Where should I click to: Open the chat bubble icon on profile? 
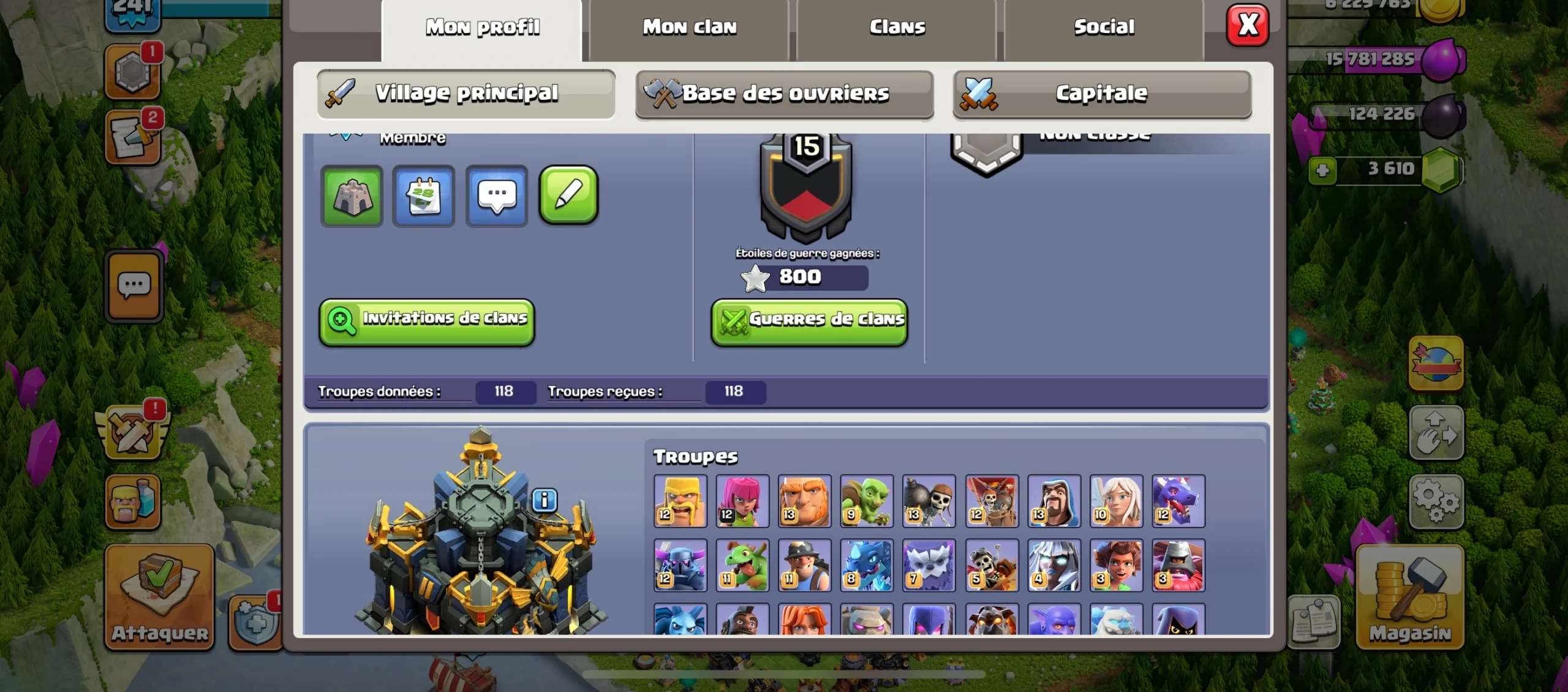[x=496, y=196]
